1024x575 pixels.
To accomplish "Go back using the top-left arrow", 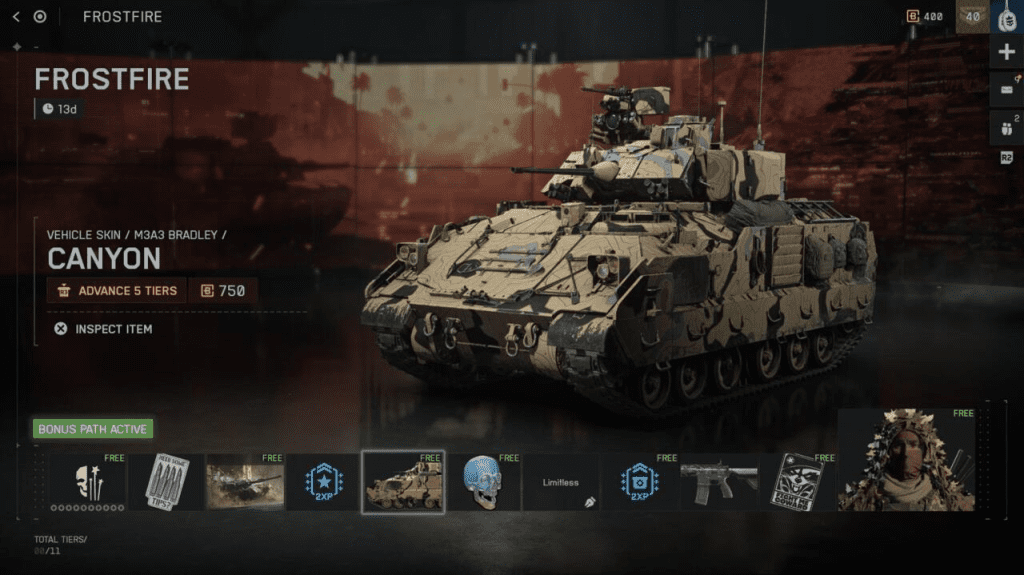I will pyautogui.click(x=15, y=16).
